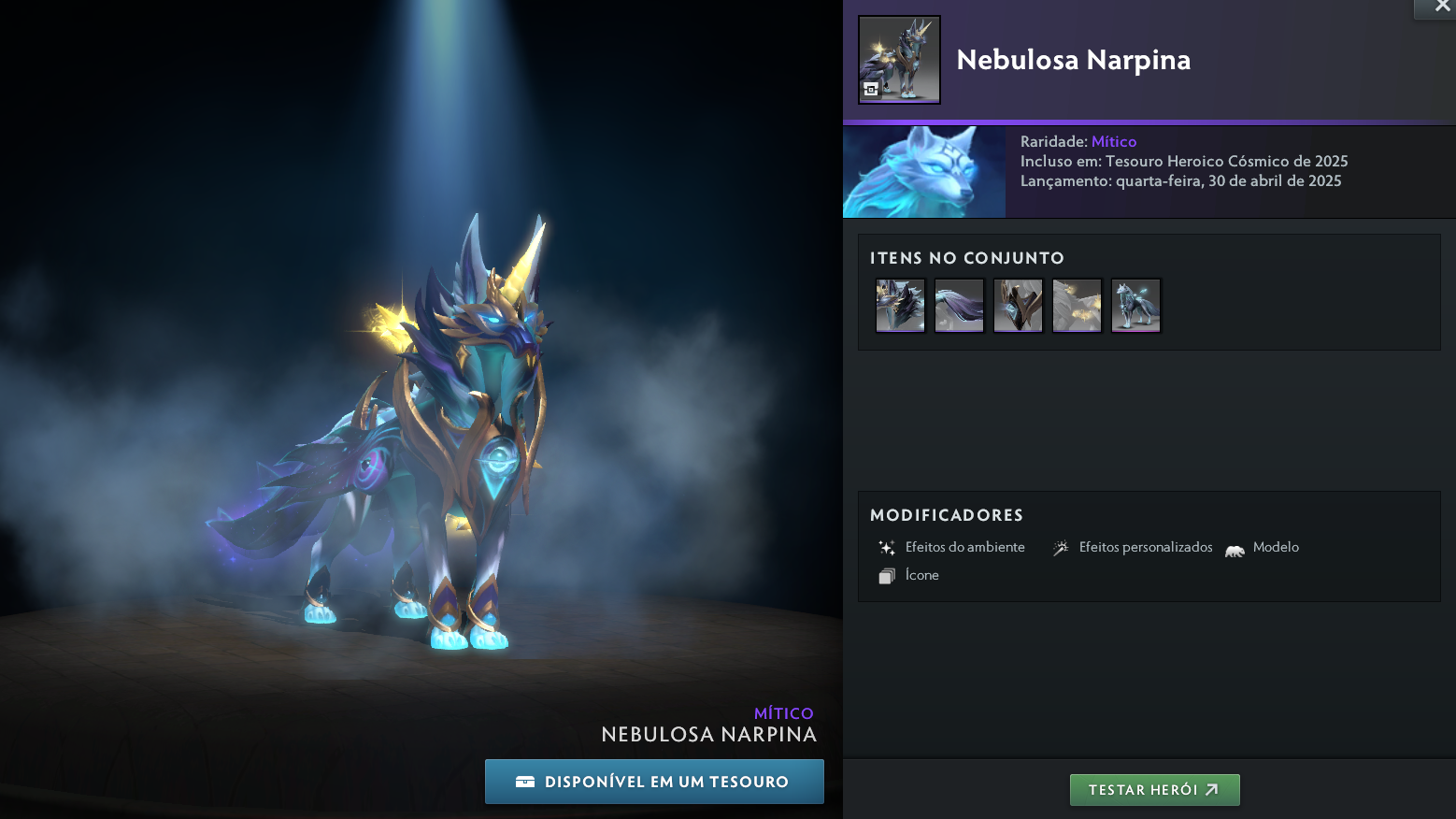
Task: Pick the chest armor set item
Action: pos(1018,305)
